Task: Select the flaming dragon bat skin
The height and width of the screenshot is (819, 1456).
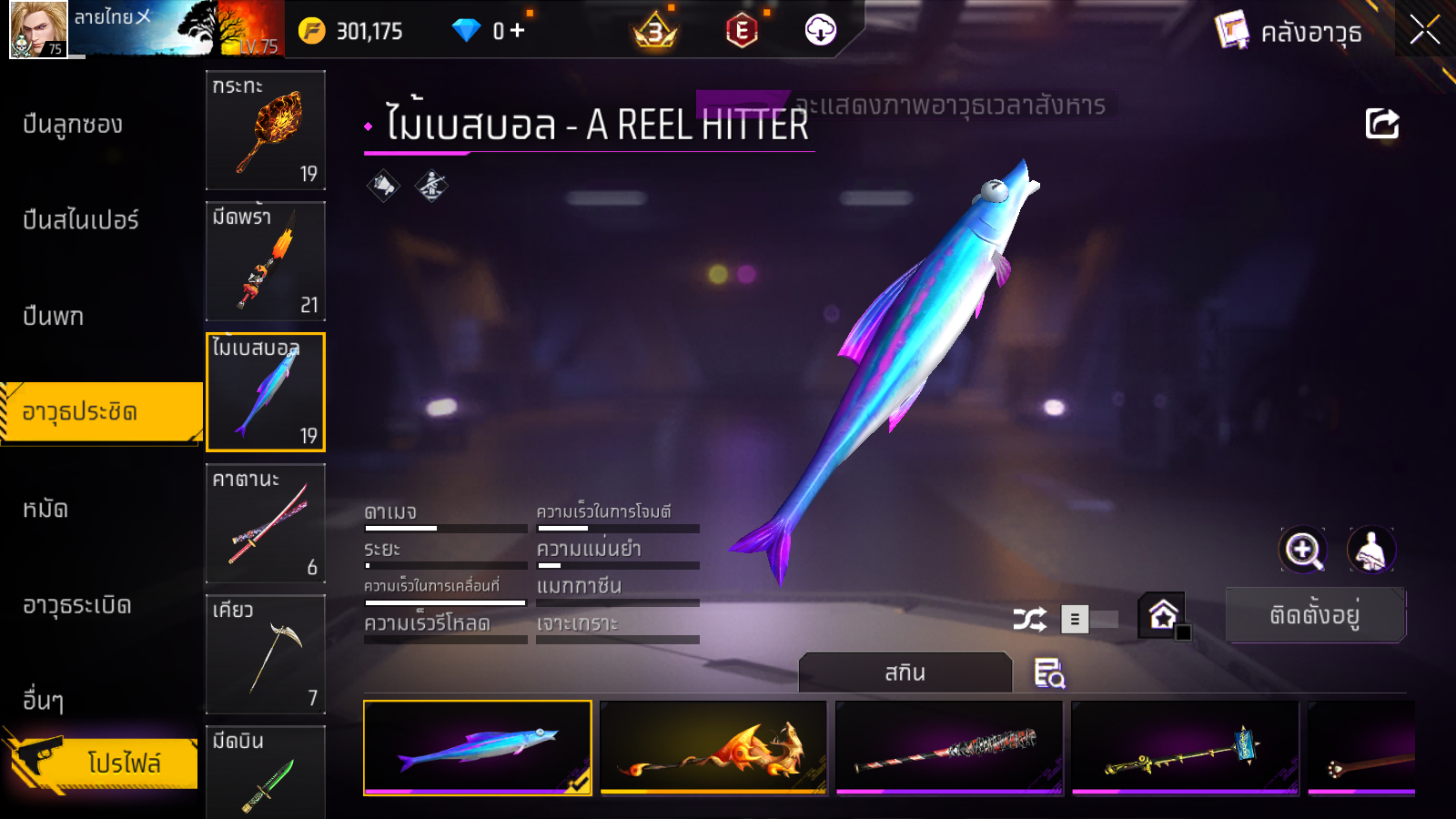Action: [713, 748]
